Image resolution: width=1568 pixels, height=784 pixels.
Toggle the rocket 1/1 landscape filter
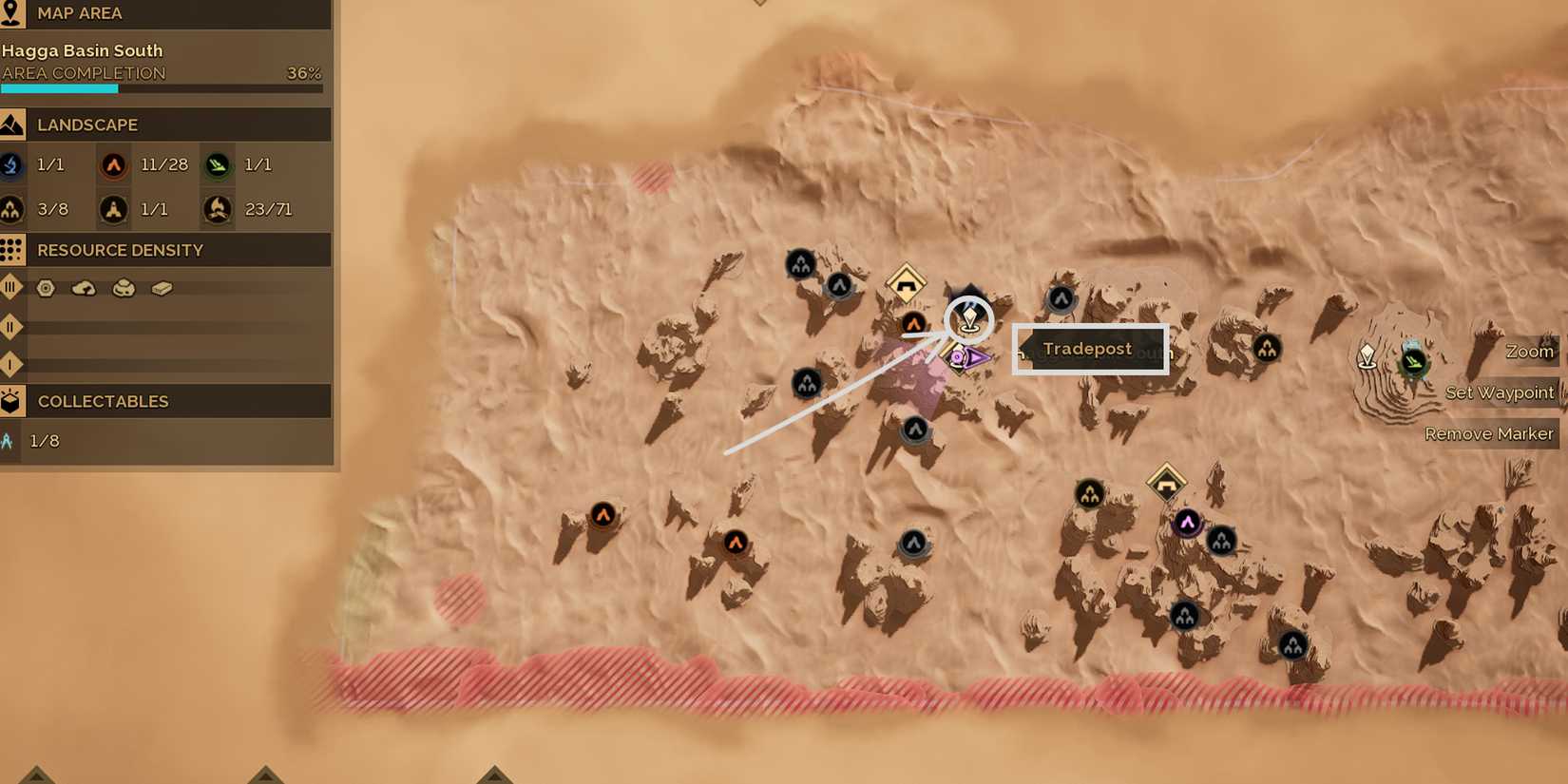coord(114,208)
